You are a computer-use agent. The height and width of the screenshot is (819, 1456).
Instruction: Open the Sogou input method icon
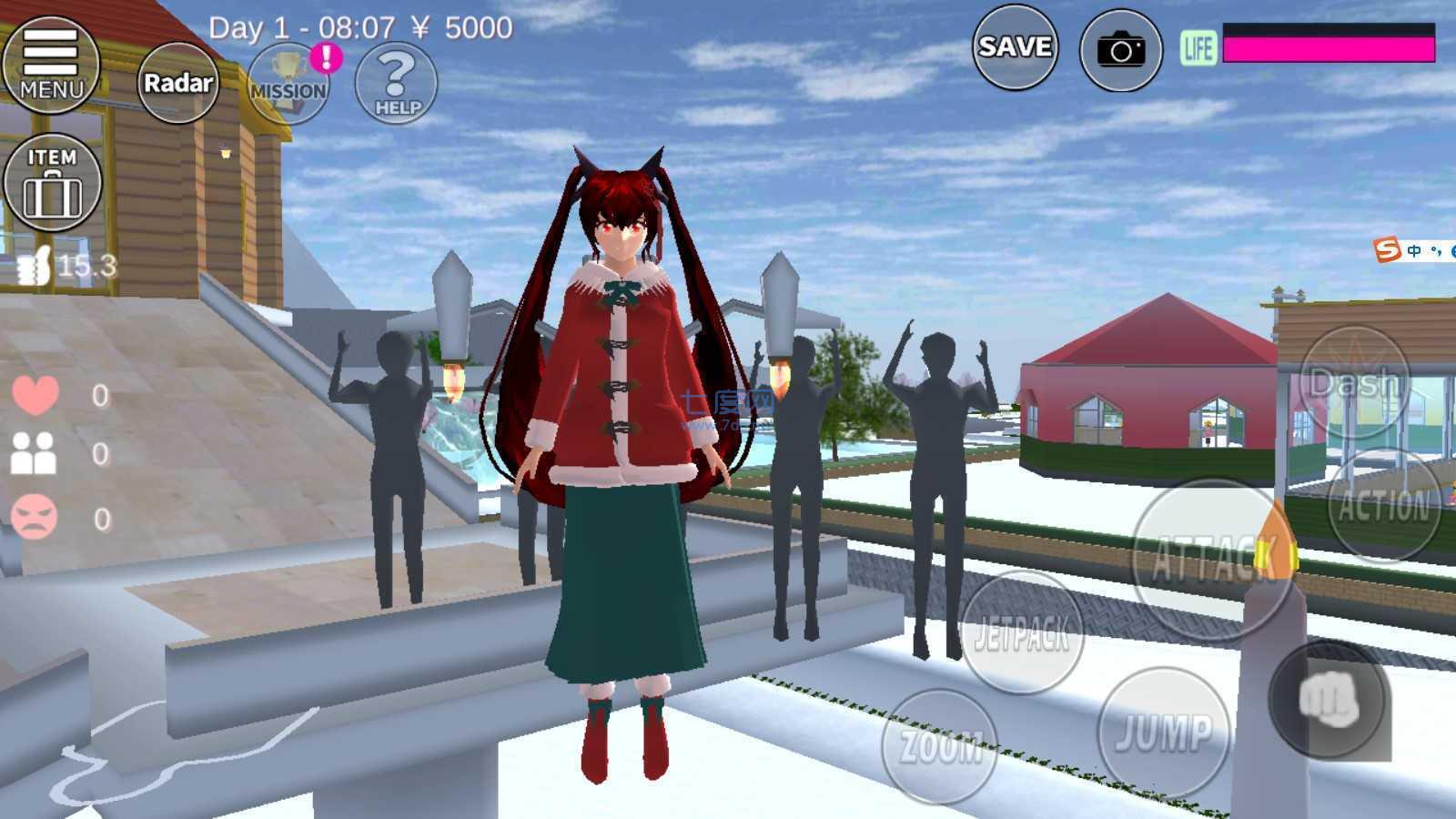click(1387, 248)
